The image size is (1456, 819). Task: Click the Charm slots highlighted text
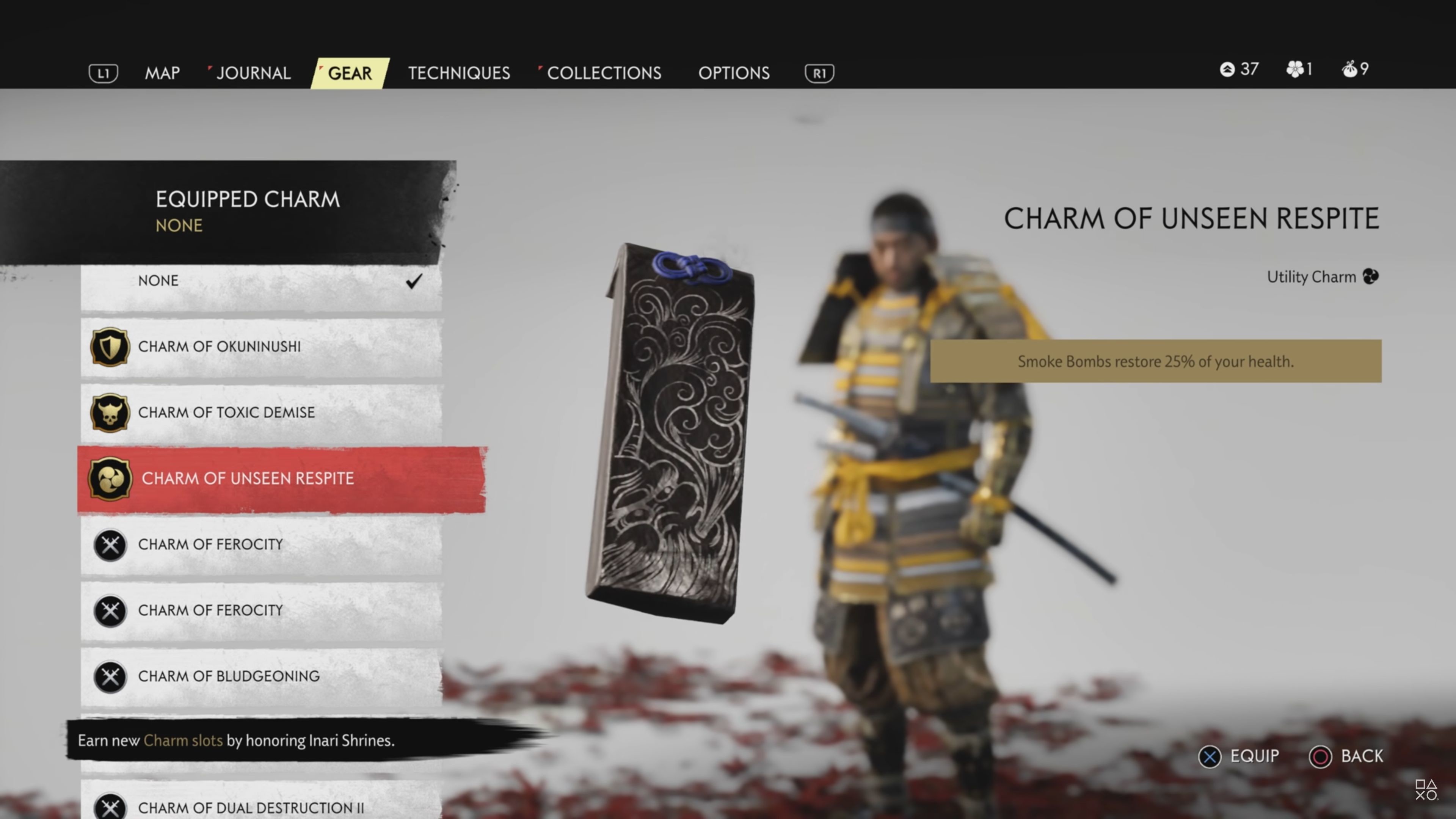(183, 741)
